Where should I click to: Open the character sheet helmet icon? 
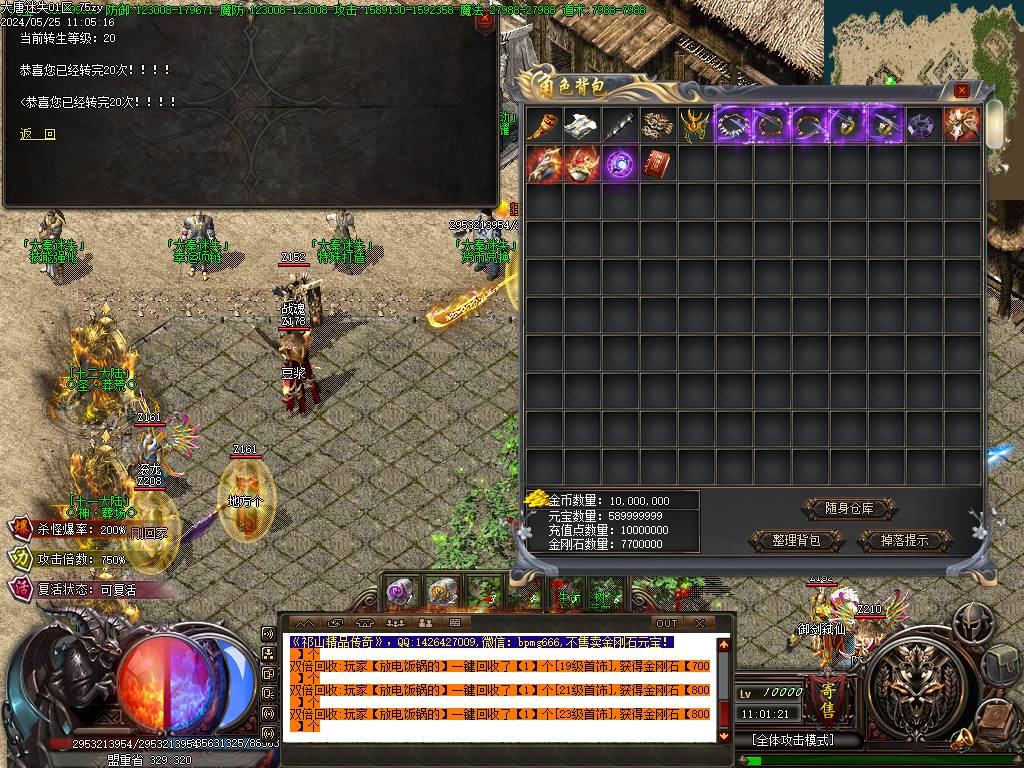[972, 622]
